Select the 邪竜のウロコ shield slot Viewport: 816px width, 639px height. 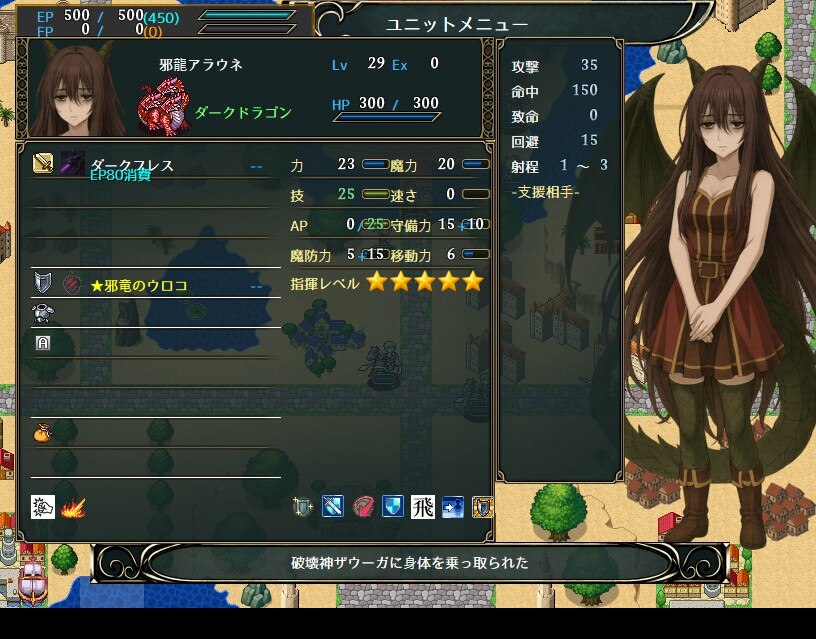(150, 285)
